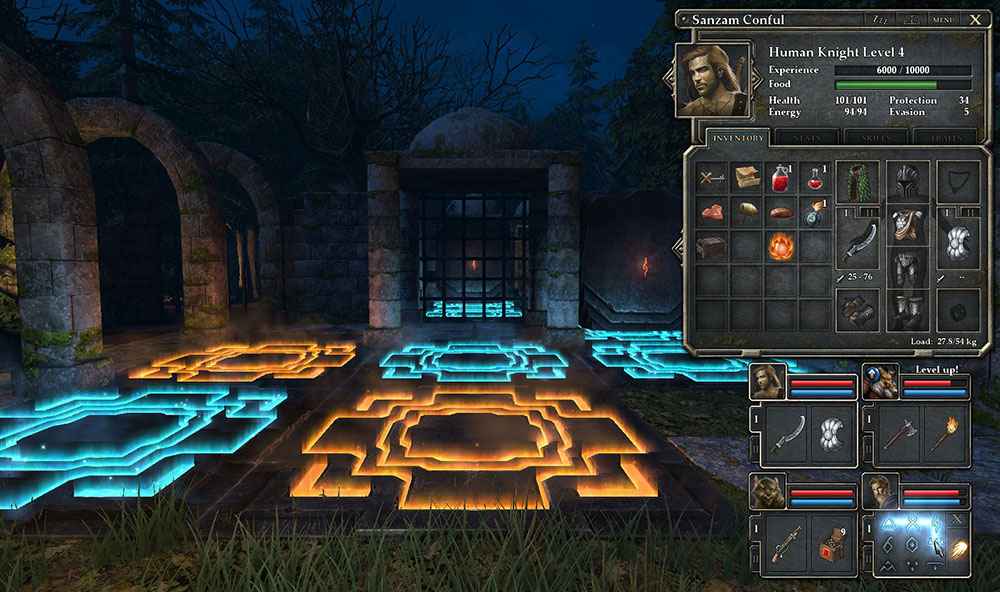Open the journal book icon
Image resolution: width=1000 pixels, height=592 pixels.
tap(909, 19)
